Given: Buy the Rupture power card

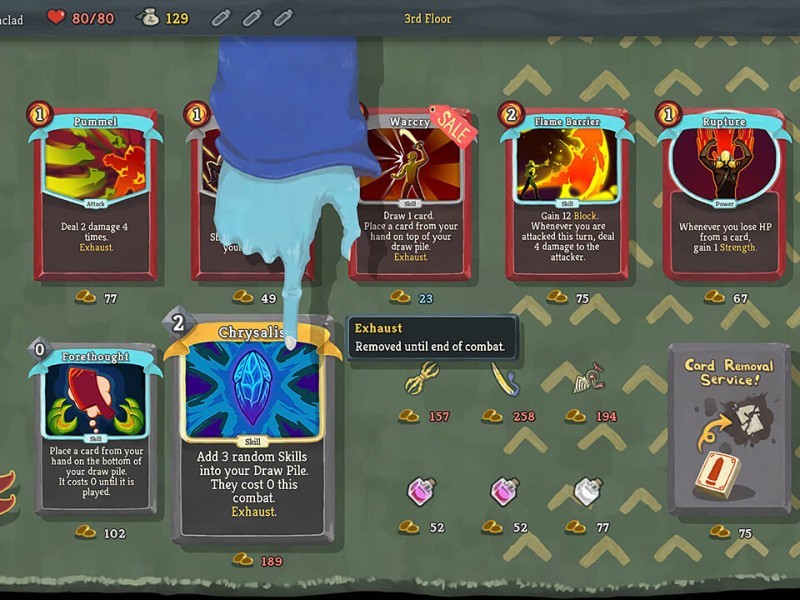Looking at the screenshot, I should 723,194.
